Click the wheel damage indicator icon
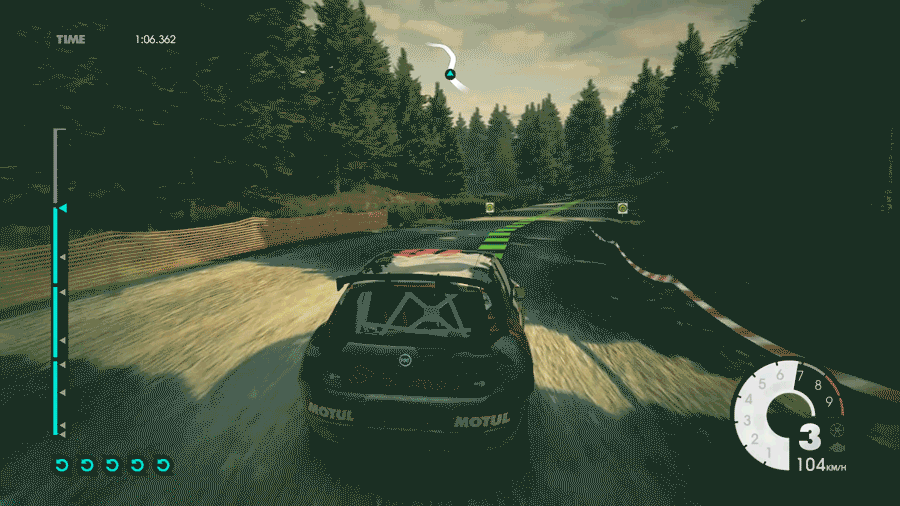This screenshot has height=506, width=900. [837, 429]
